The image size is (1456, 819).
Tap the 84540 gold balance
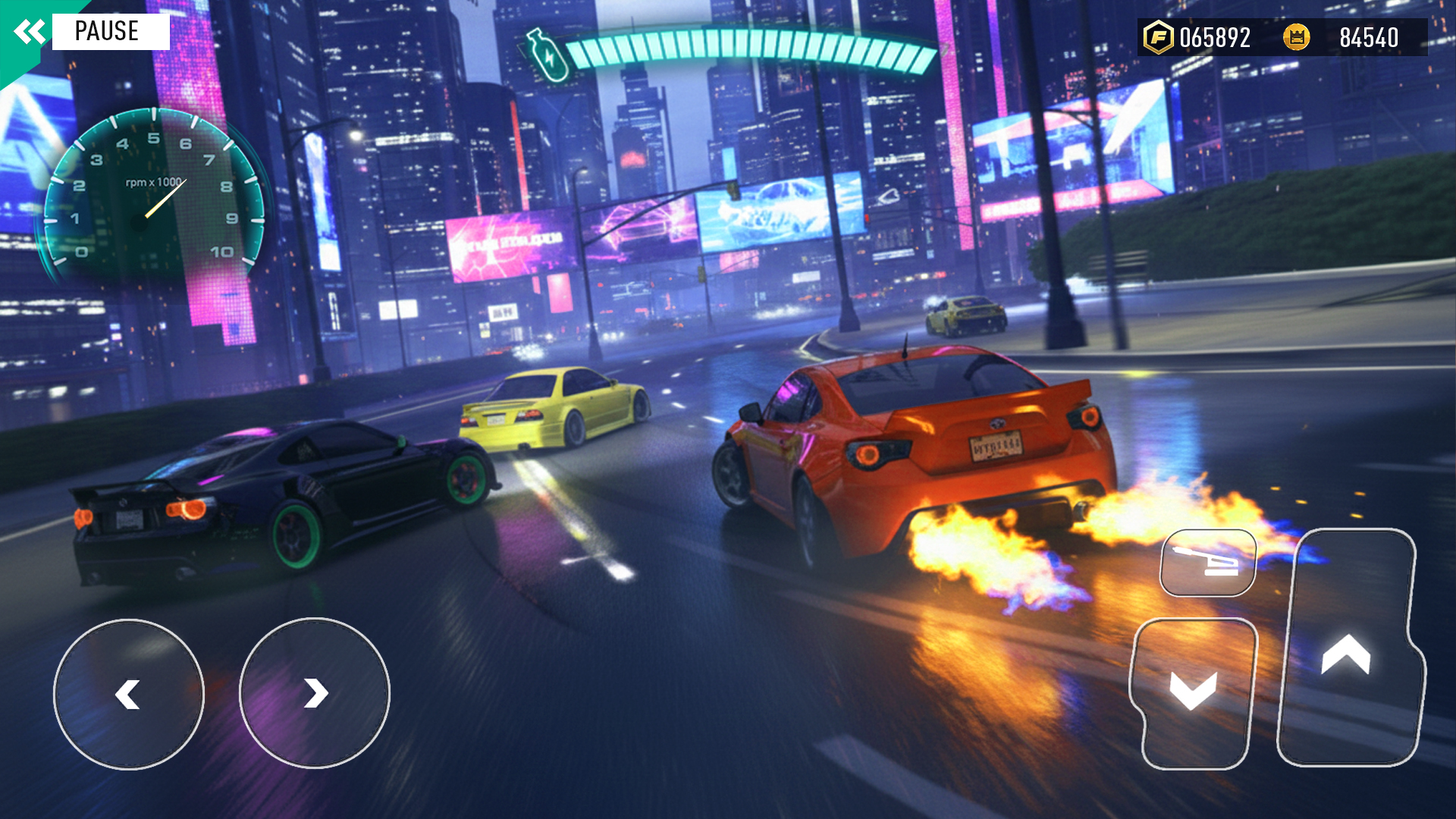click(1369, 36)
